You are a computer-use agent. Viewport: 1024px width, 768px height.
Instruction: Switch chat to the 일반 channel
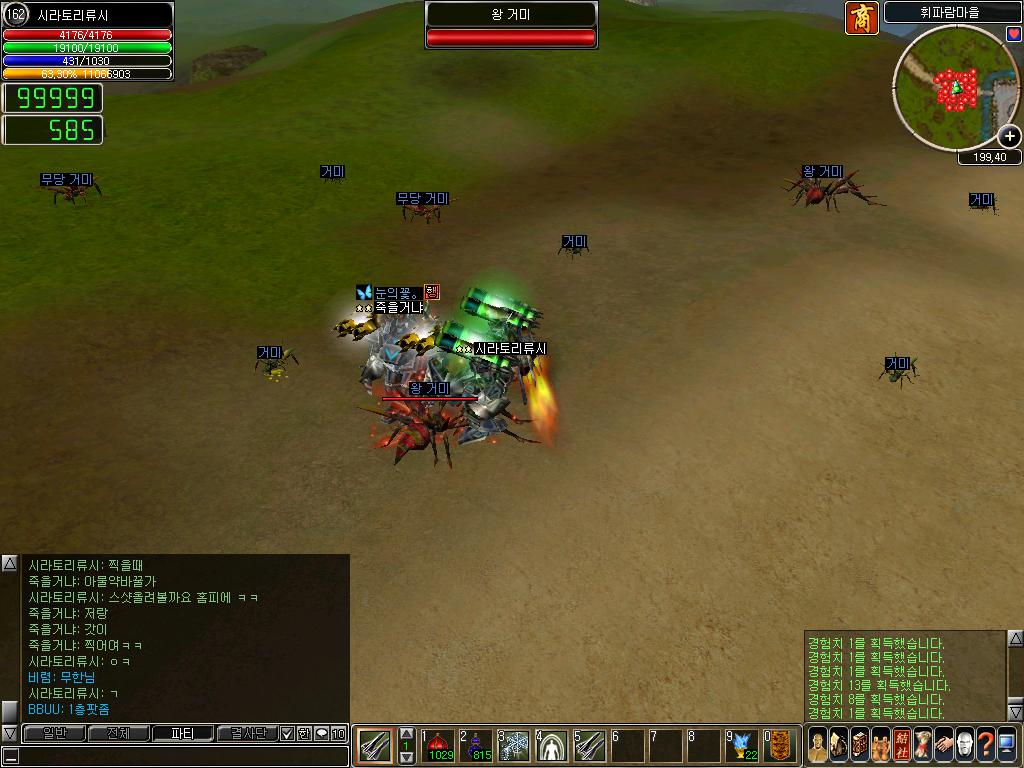click(x=53, y=734)
